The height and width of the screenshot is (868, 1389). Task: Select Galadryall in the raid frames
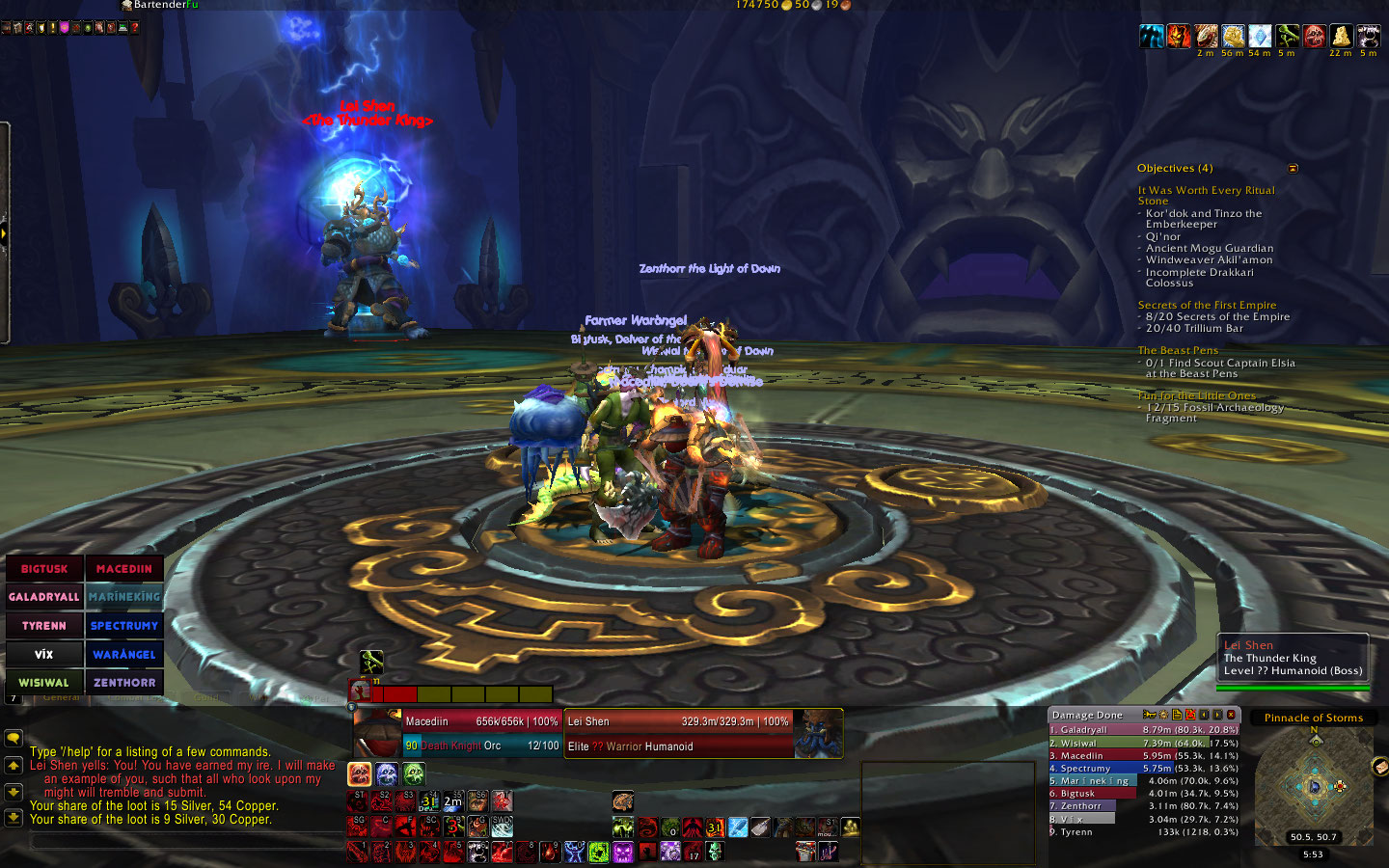coord(44,597)
